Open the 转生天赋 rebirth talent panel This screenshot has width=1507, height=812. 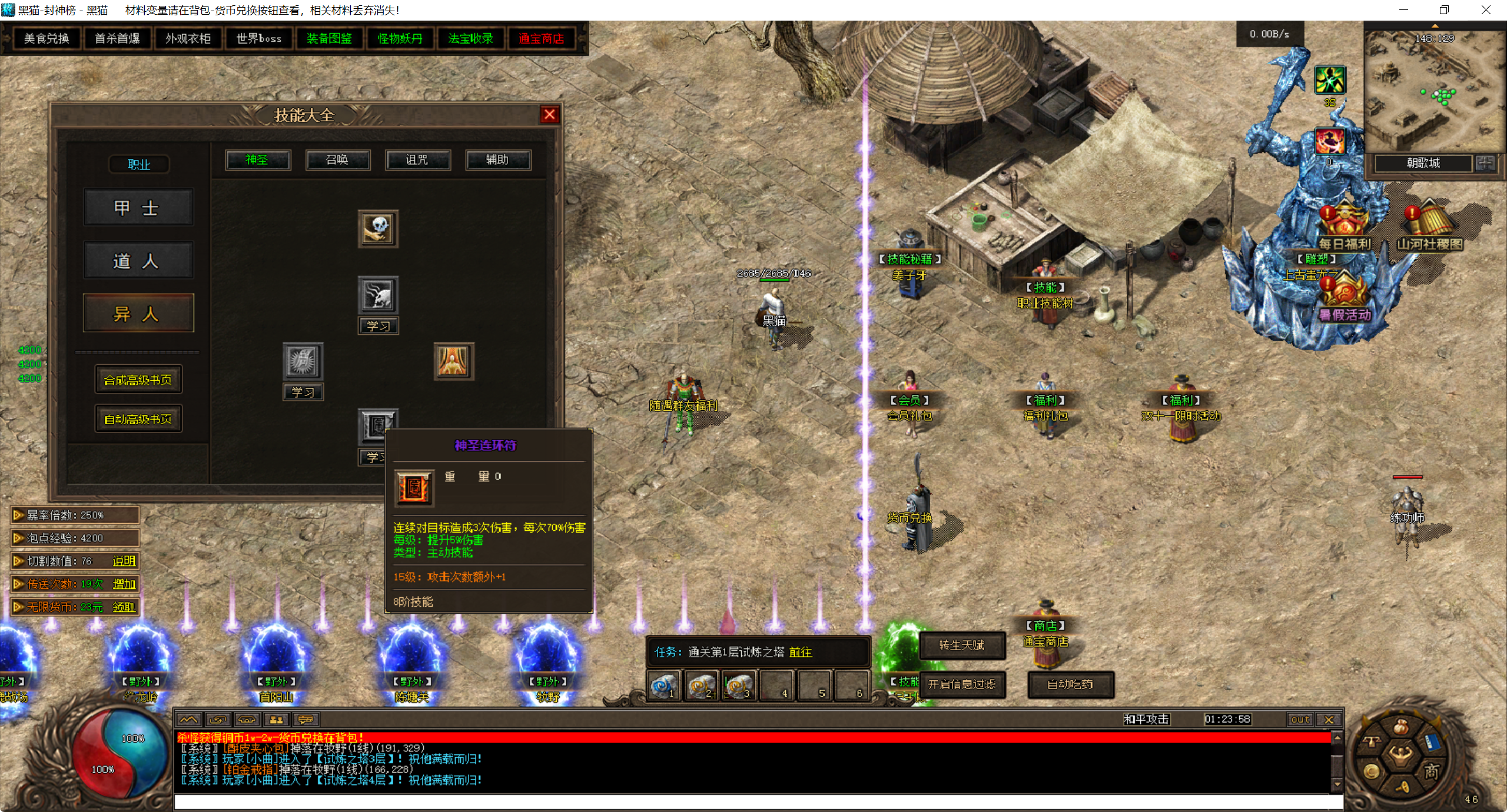click(961, 645)
